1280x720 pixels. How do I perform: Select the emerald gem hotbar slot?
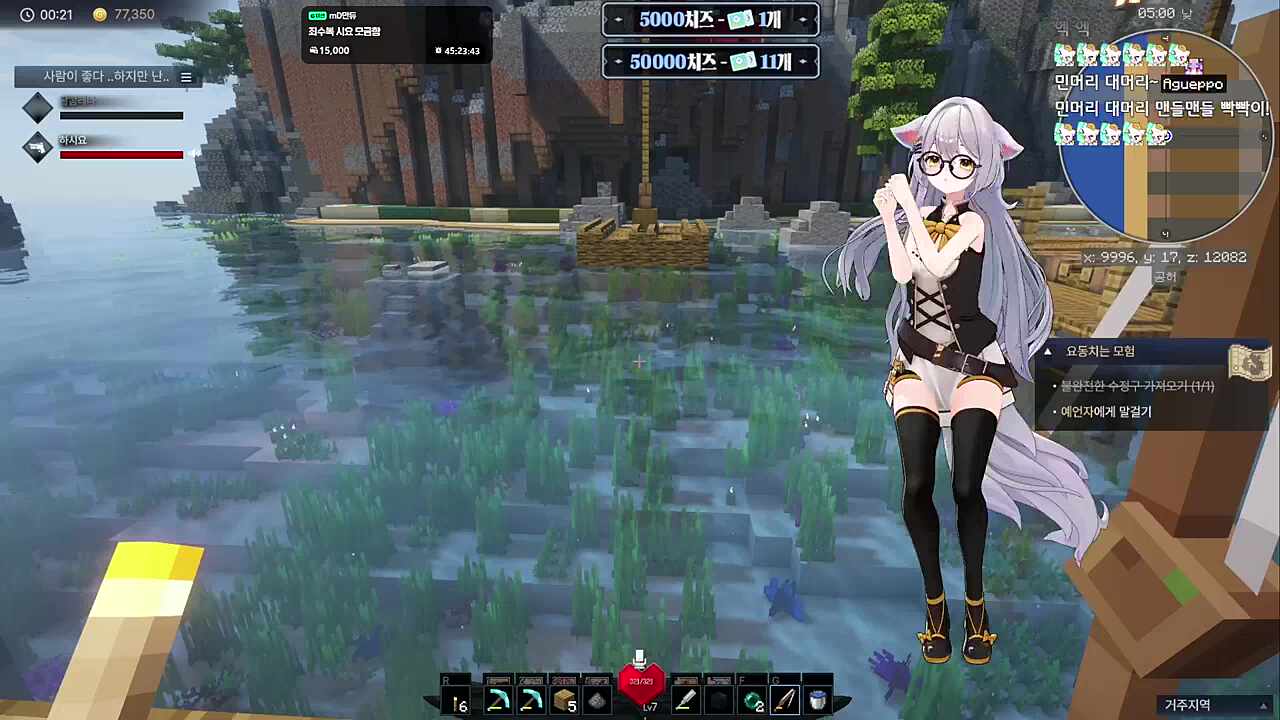pos(752,701)
